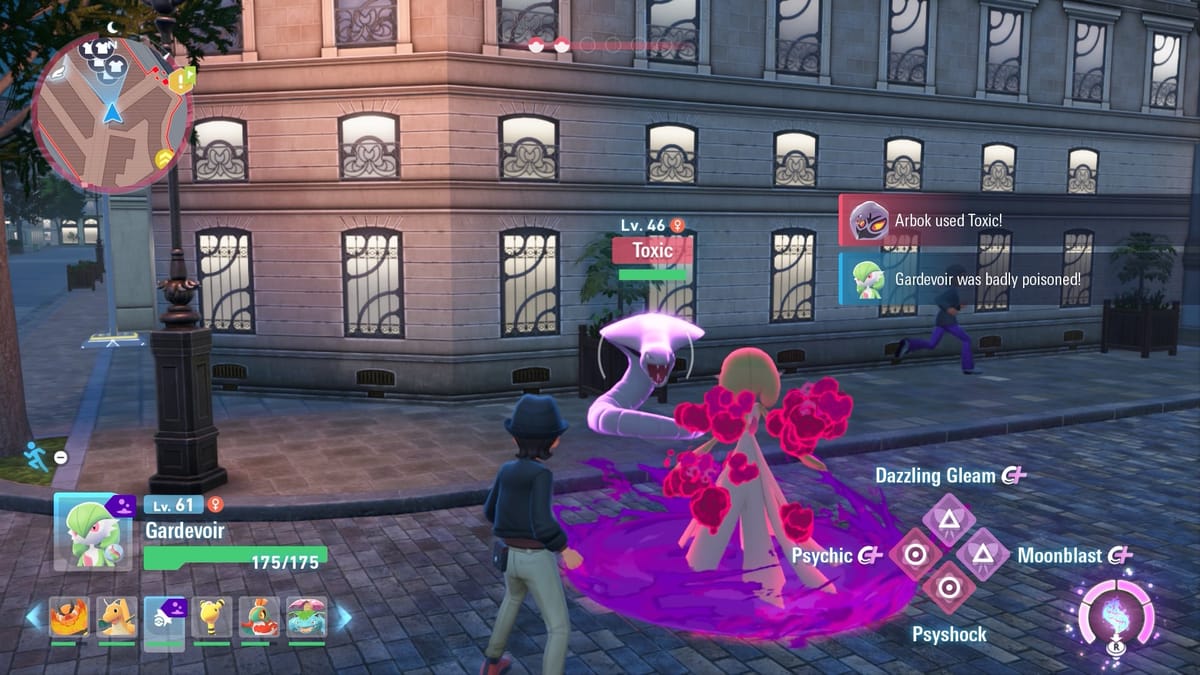
Task: Click the yellow marker on the minimap
Action: click(x=164, y=158)
